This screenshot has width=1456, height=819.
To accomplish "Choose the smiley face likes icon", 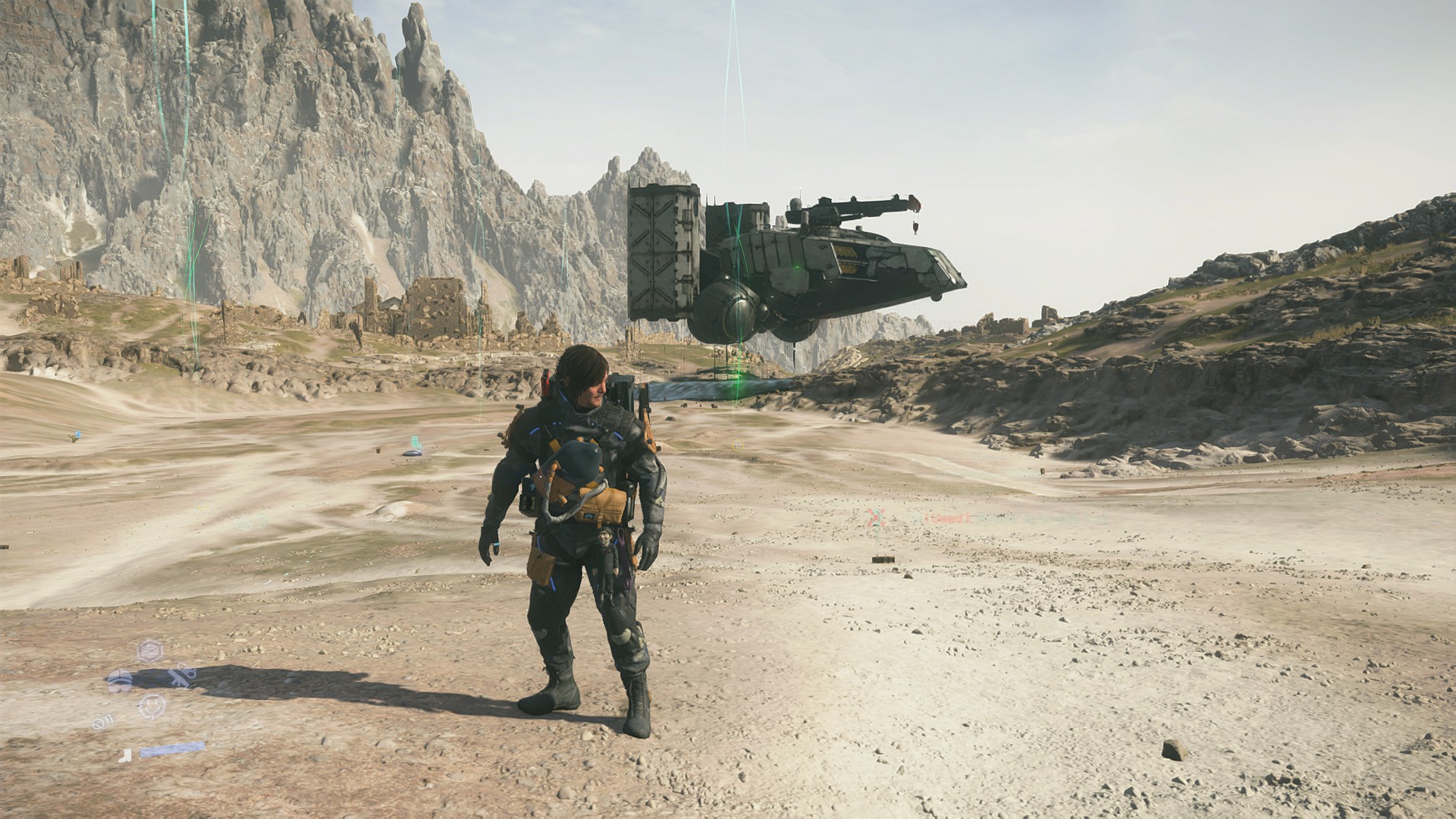I will click(x=152, y=706).
